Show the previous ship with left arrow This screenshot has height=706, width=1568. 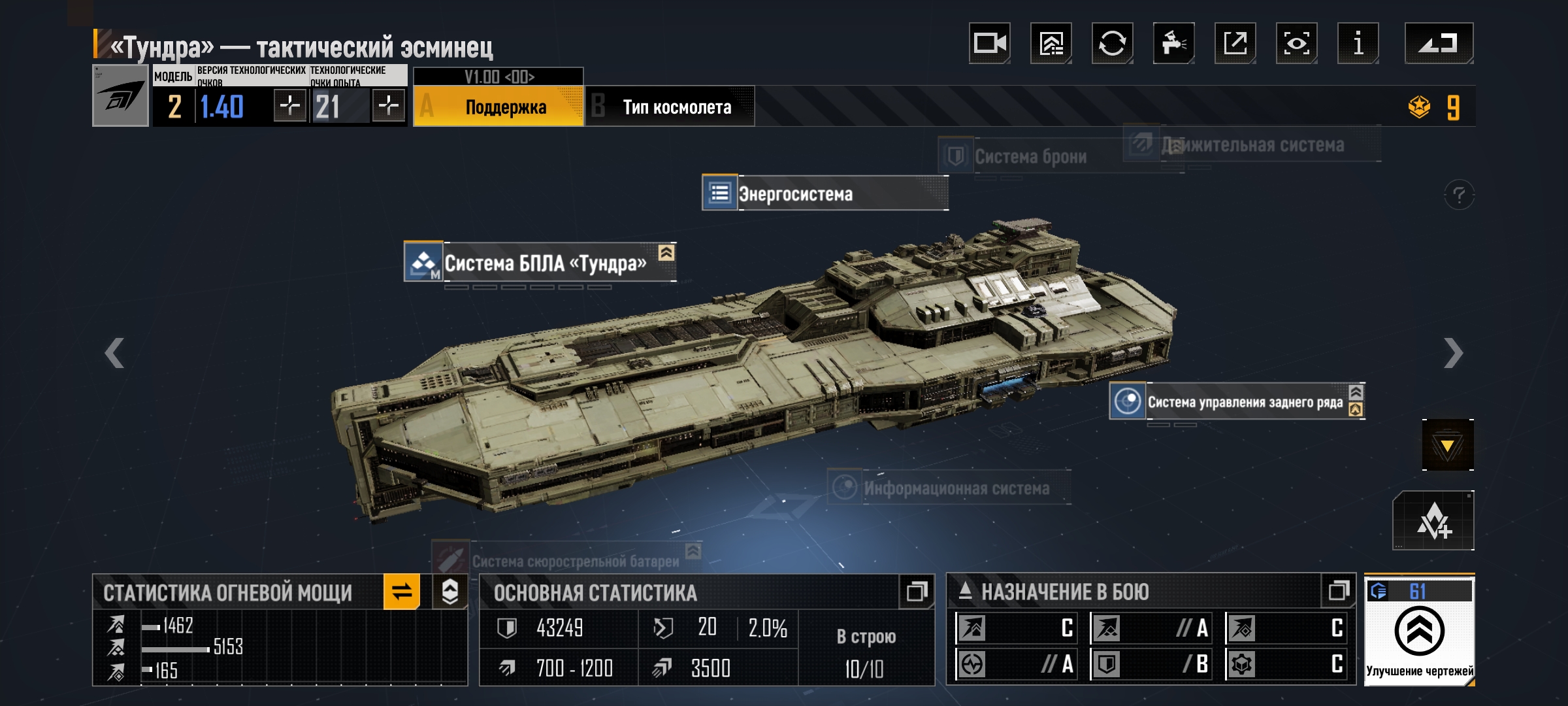(114, 353)
